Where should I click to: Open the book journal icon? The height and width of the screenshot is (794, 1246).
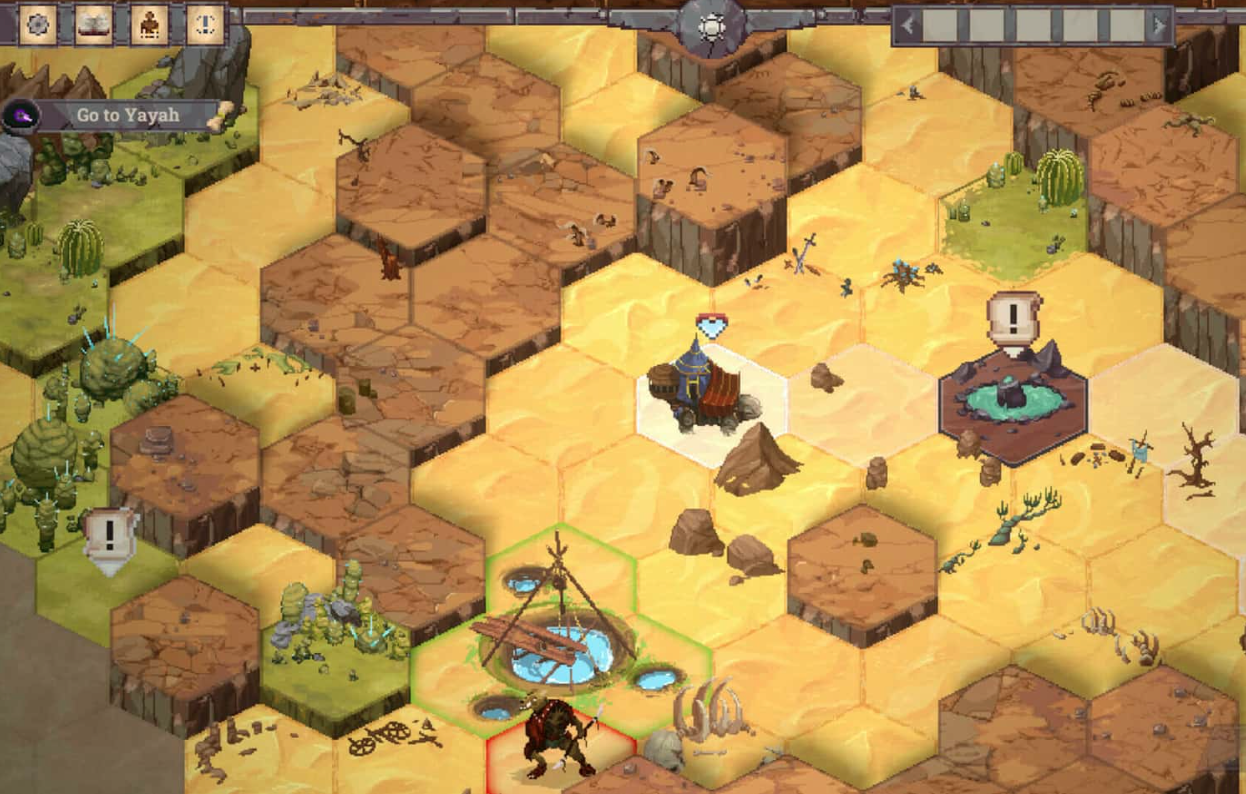point(94,24)
